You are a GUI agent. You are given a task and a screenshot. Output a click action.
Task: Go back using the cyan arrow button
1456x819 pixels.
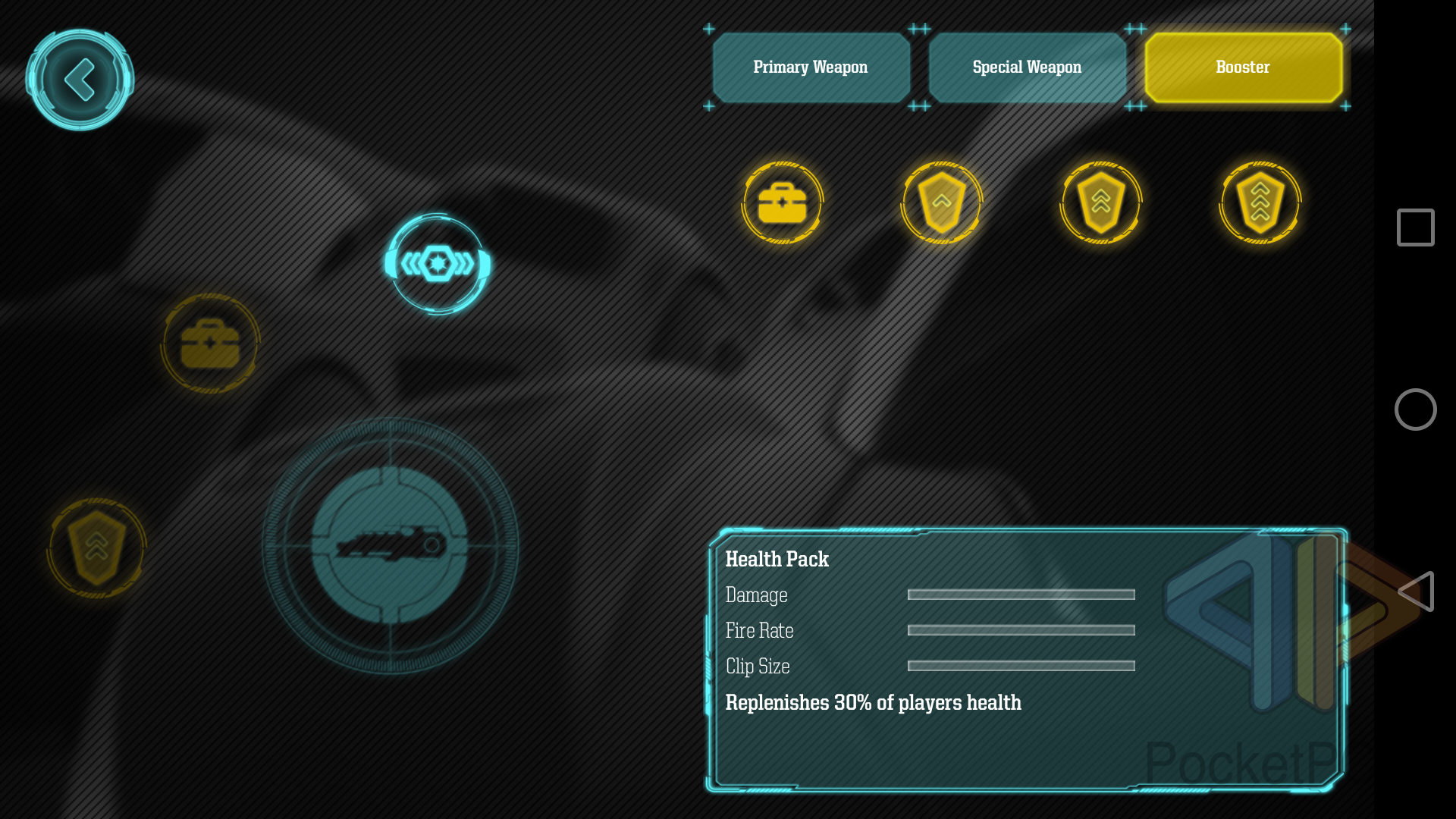[x=80, y=80]
